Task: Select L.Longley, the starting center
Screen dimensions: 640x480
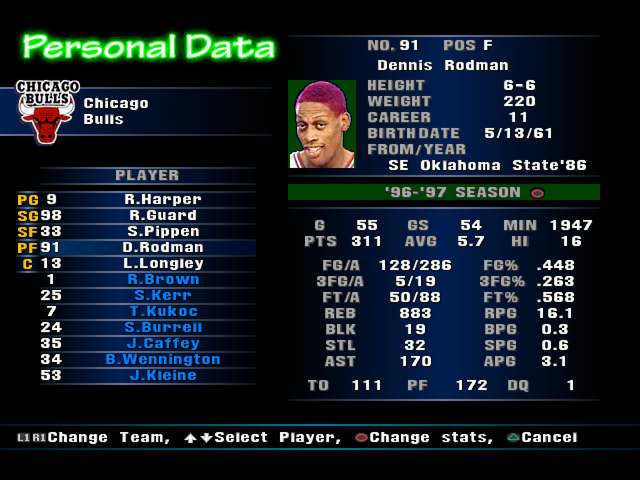Action: [162, 263]
